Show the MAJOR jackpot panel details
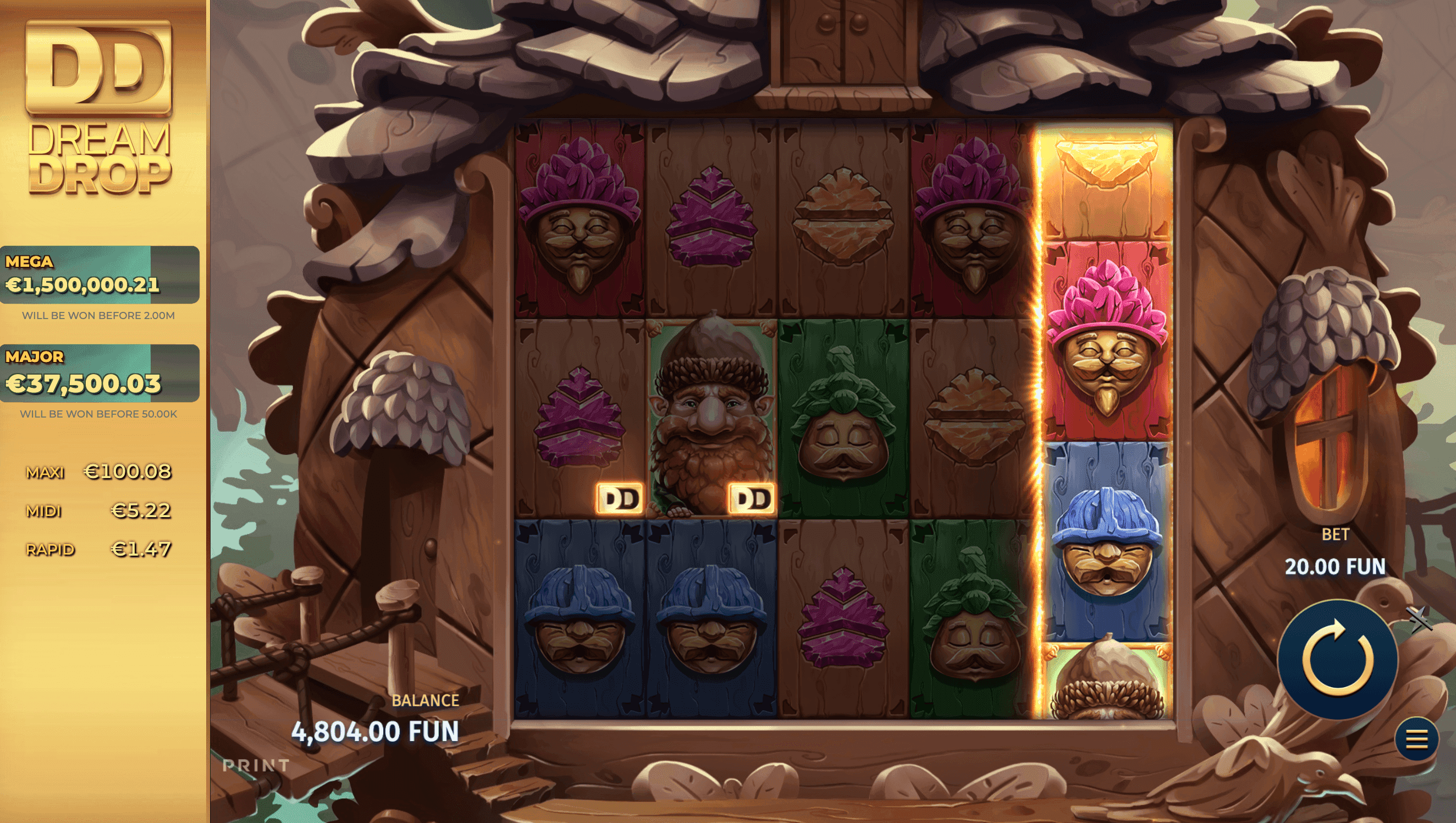 [100, 374]
